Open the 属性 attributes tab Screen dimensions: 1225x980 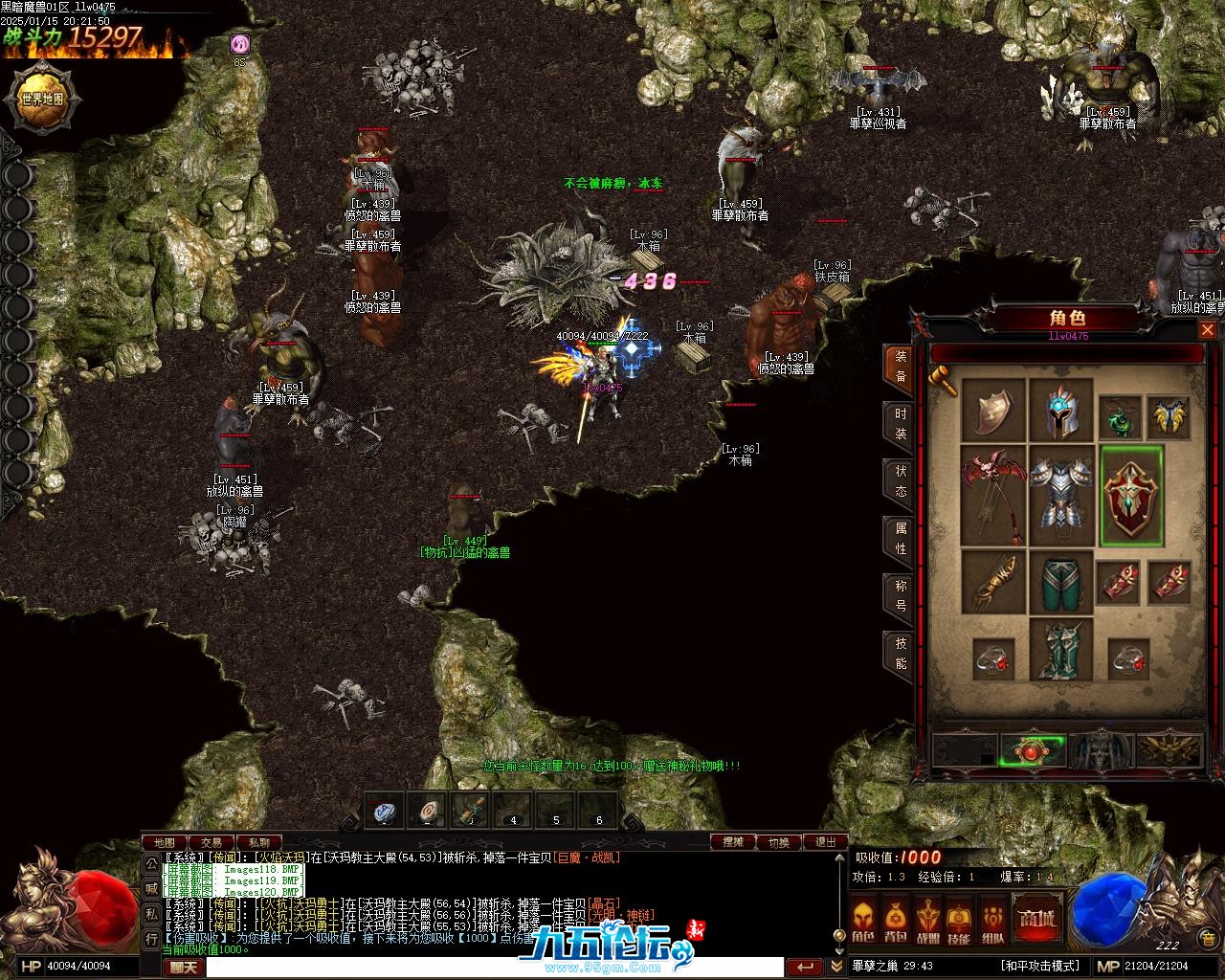901,539
